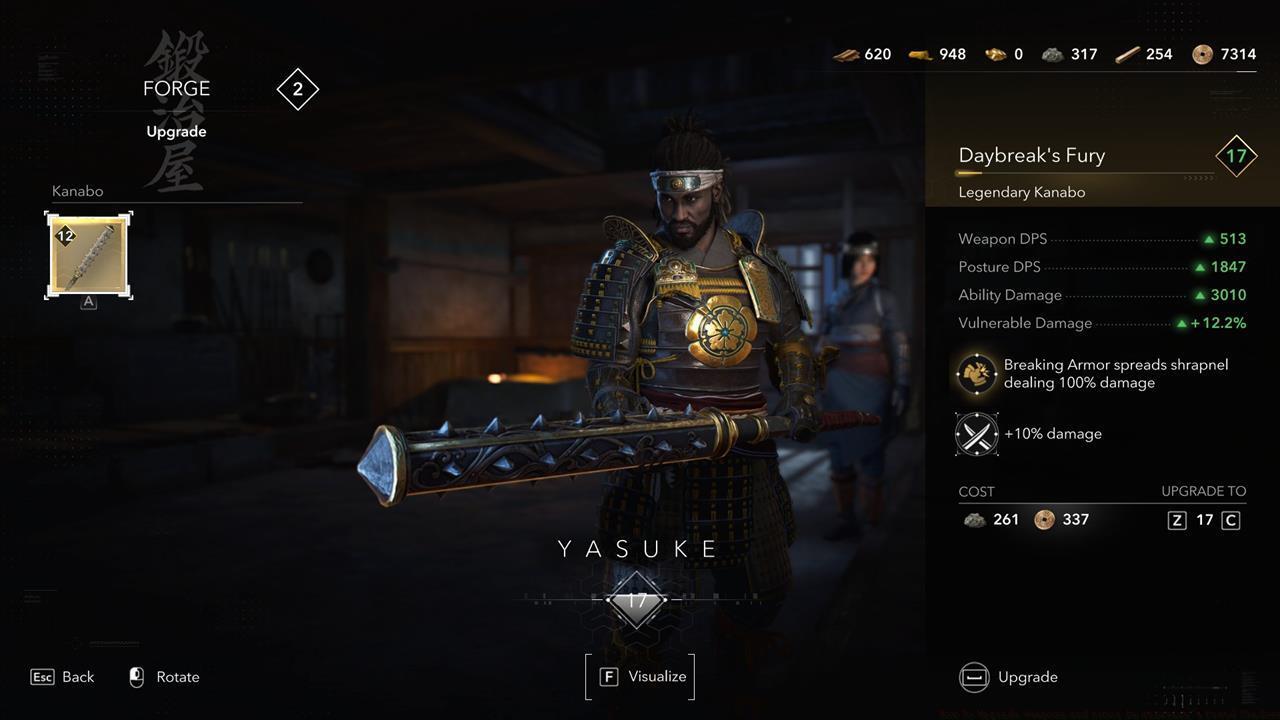Click the mouse Rotate control icon
1280x720 pixels.
[x=135, y=676]
